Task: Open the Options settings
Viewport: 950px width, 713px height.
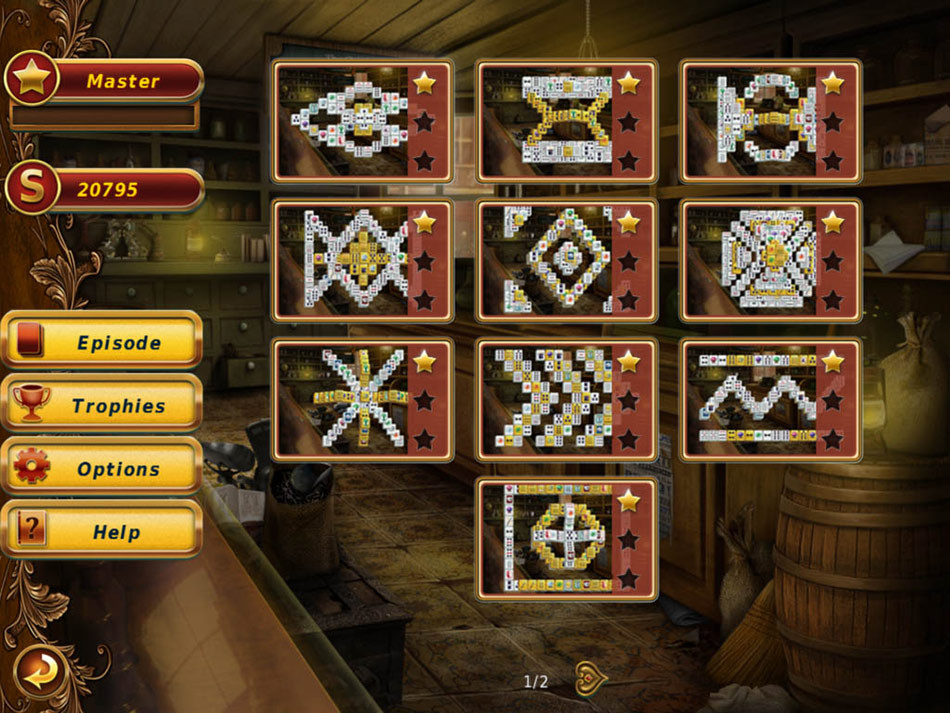Action: click(102, 469)
